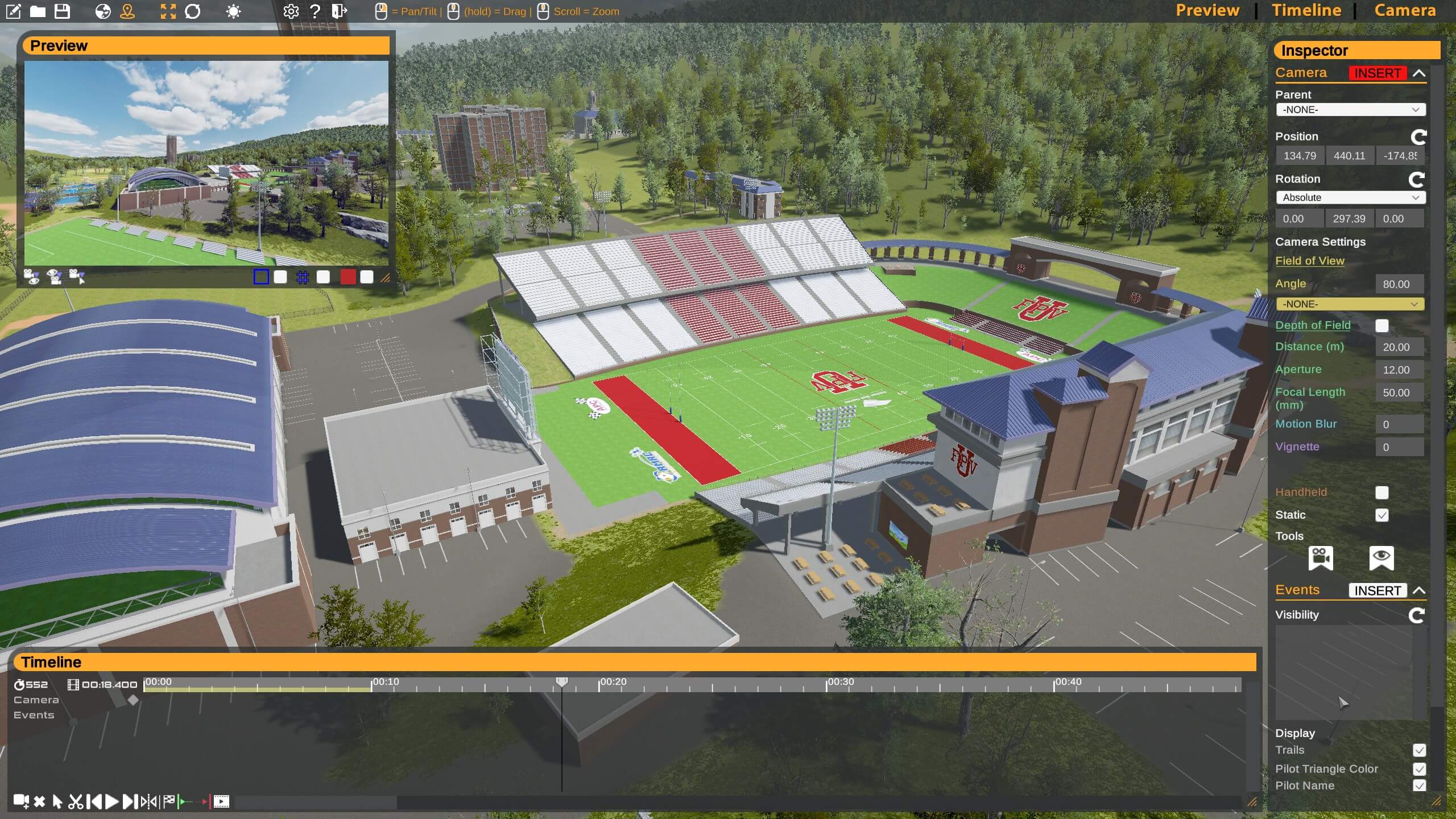Uncheck the Static checkbox
Image resolution: width=1456 pixels, height=819 pixels.
1381,515
